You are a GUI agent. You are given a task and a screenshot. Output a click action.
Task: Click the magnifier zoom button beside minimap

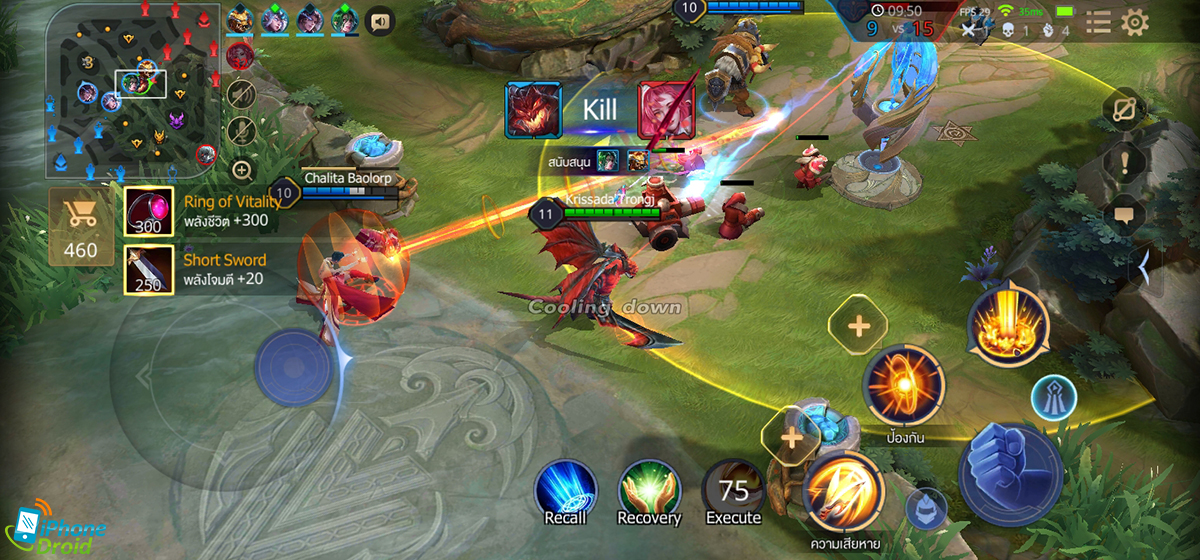point(241,169)
